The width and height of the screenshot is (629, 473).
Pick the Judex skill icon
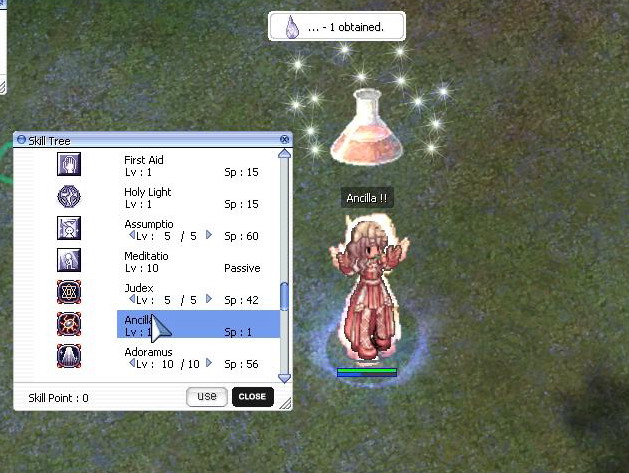point(69,293)
